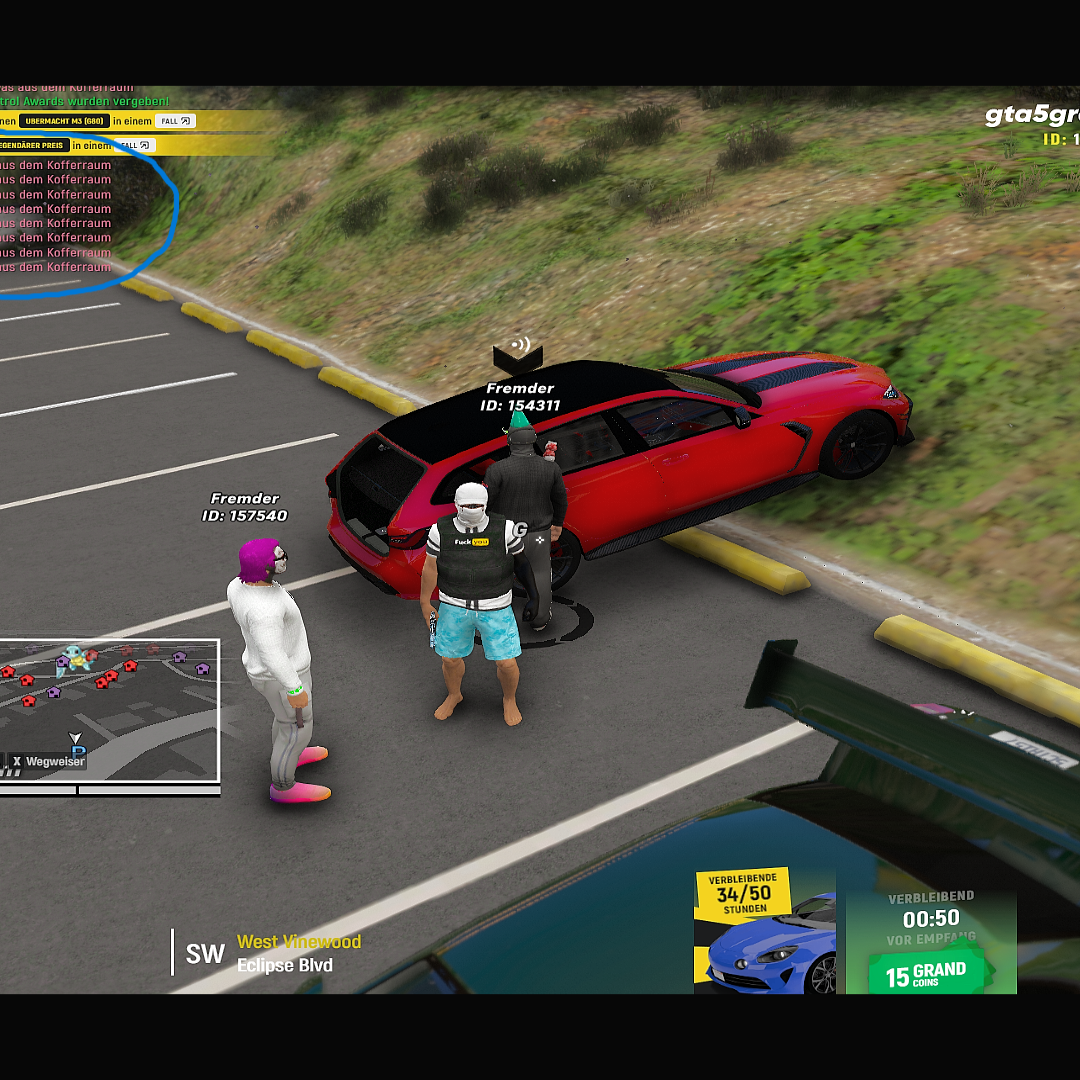The image size is (1080, 1080).
Task: Select the Legendärer Preis tag in chat
Action: [34, 145]
